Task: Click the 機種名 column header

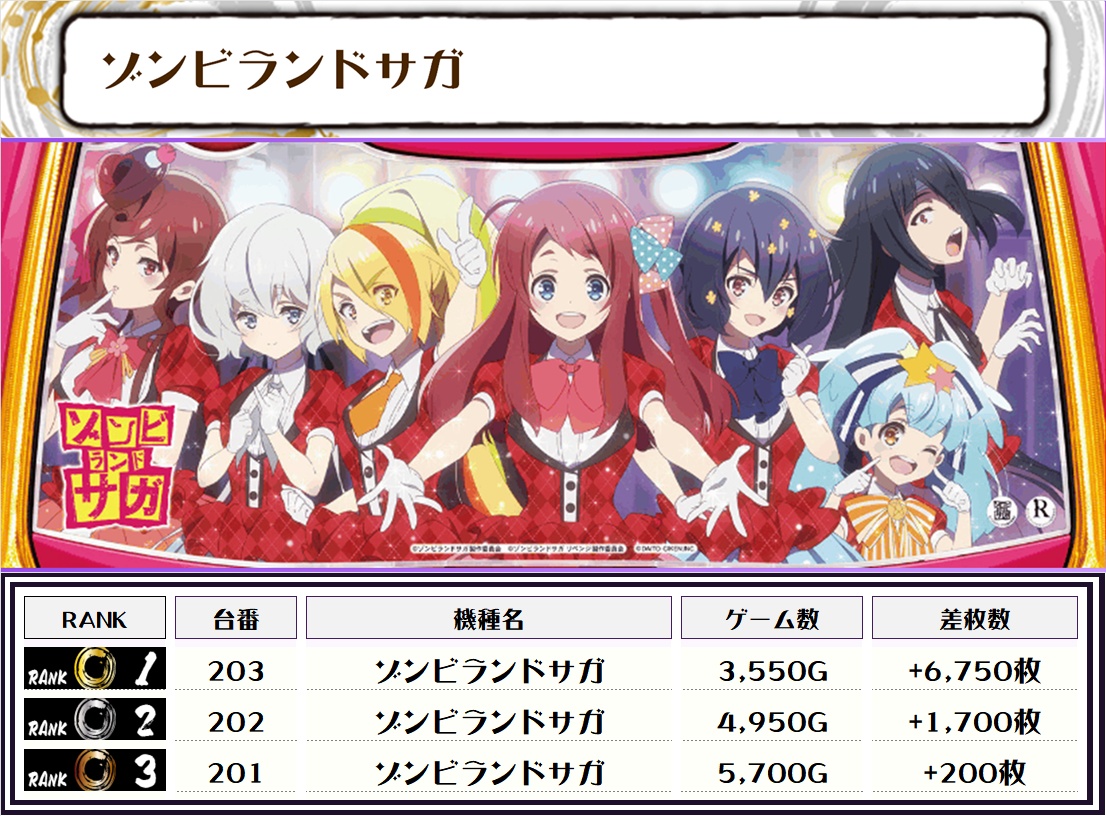Action: pos(489,619)
